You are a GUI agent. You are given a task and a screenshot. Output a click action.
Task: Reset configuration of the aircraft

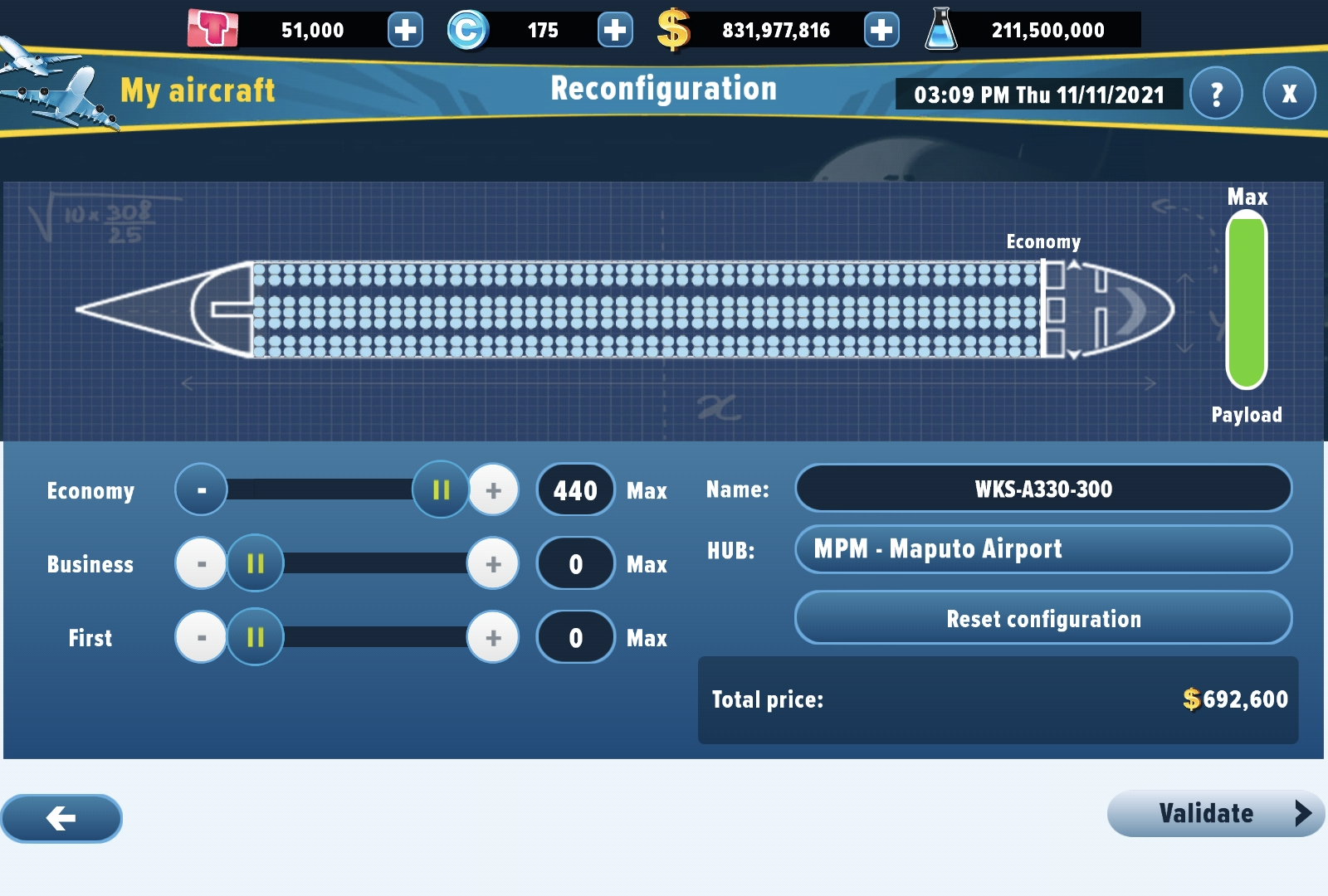1043,619
